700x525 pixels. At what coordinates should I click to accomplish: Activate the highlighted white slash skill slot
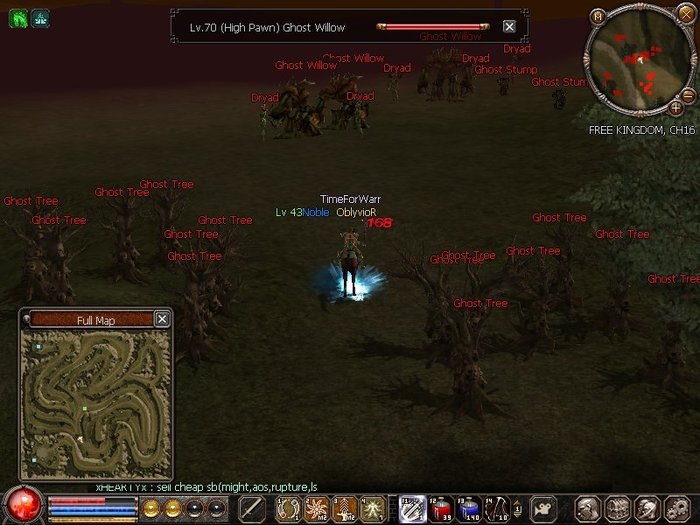pyautogui.click(x=411, y=508)
